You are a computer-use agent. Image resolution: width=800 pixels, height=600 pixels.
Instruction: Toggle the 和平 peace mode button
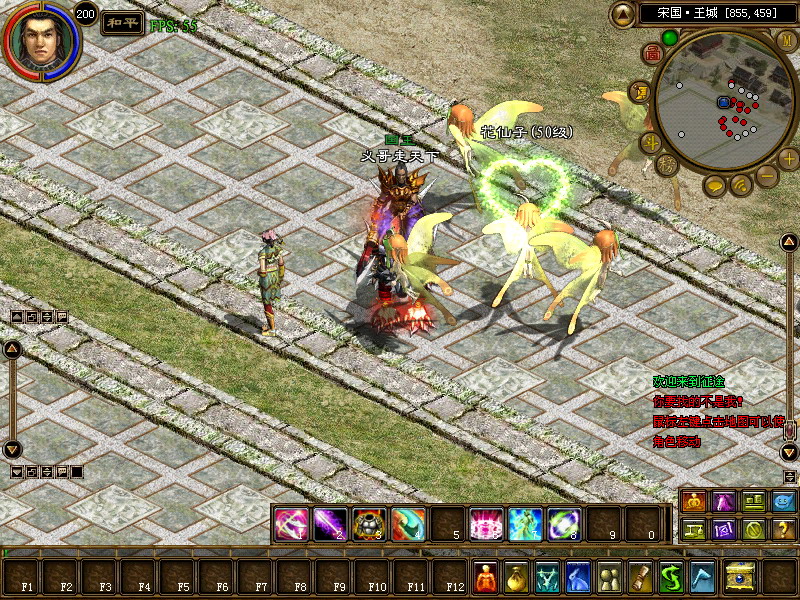pos(121,23)
